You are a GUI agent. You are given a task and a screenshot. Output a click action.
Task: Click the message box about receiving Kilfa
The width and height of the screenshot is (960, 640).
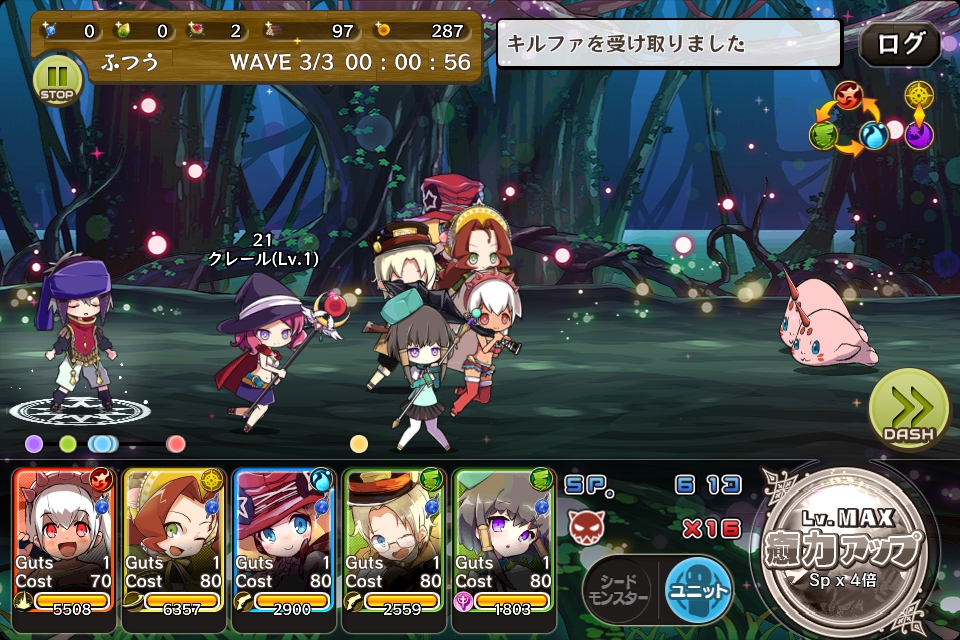669,44
